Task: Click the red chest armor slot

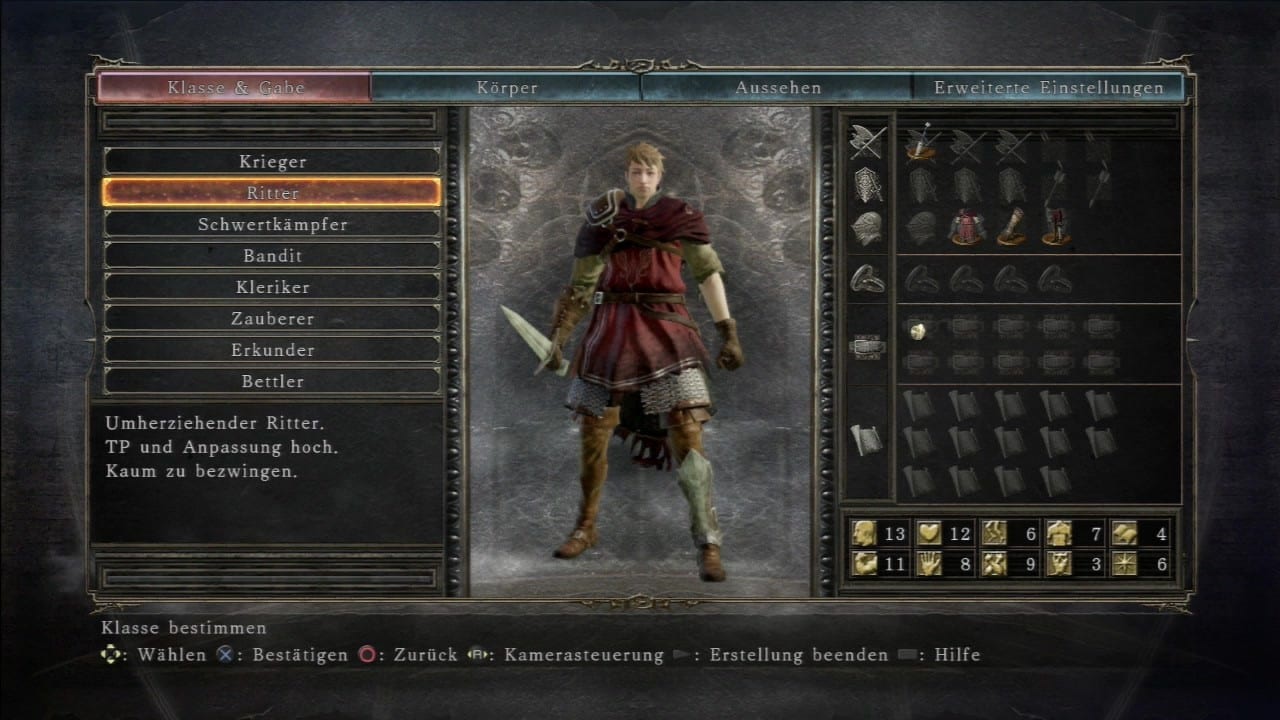Action: (966, 227)
